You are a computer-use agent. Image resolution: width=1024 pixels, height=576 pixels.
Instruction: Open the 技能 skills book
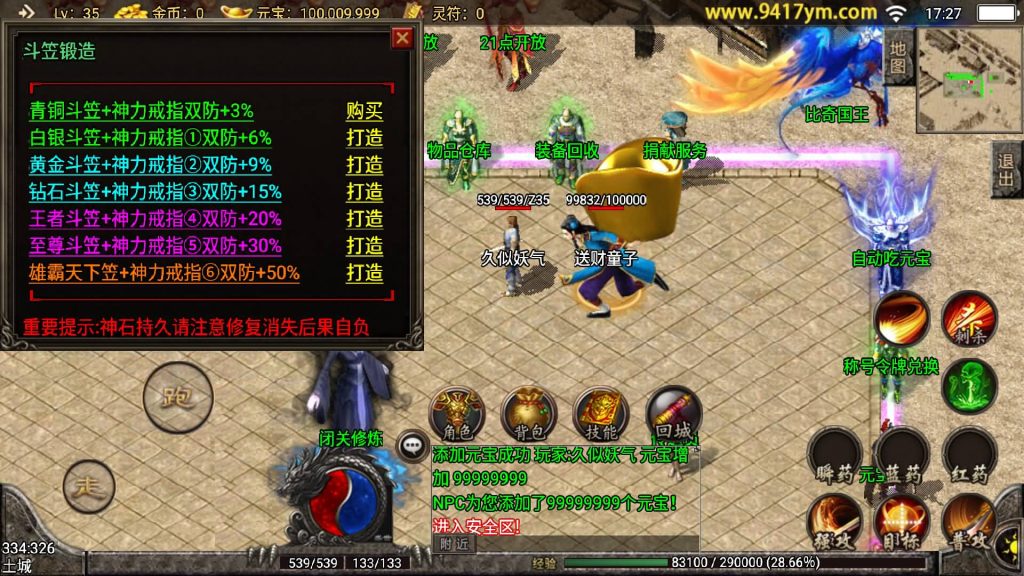601,414
